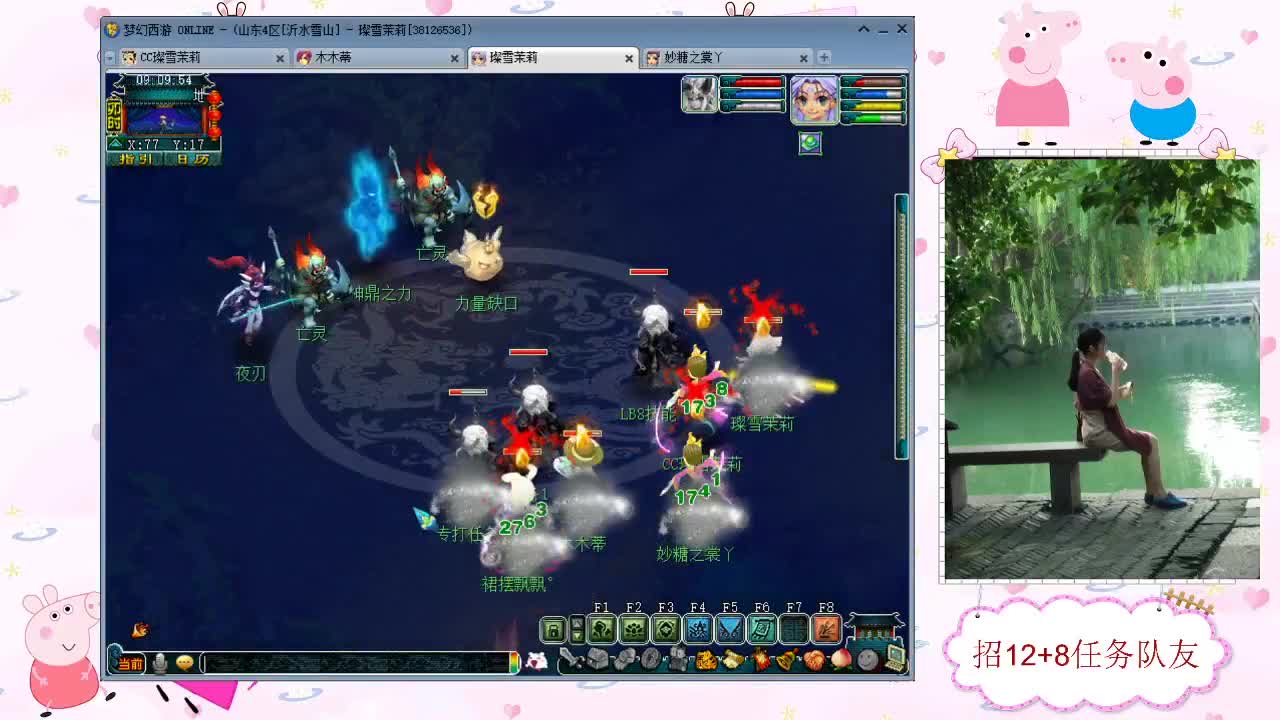
Task: Activate the F4 blue skill icon
Action: point(697,627)
